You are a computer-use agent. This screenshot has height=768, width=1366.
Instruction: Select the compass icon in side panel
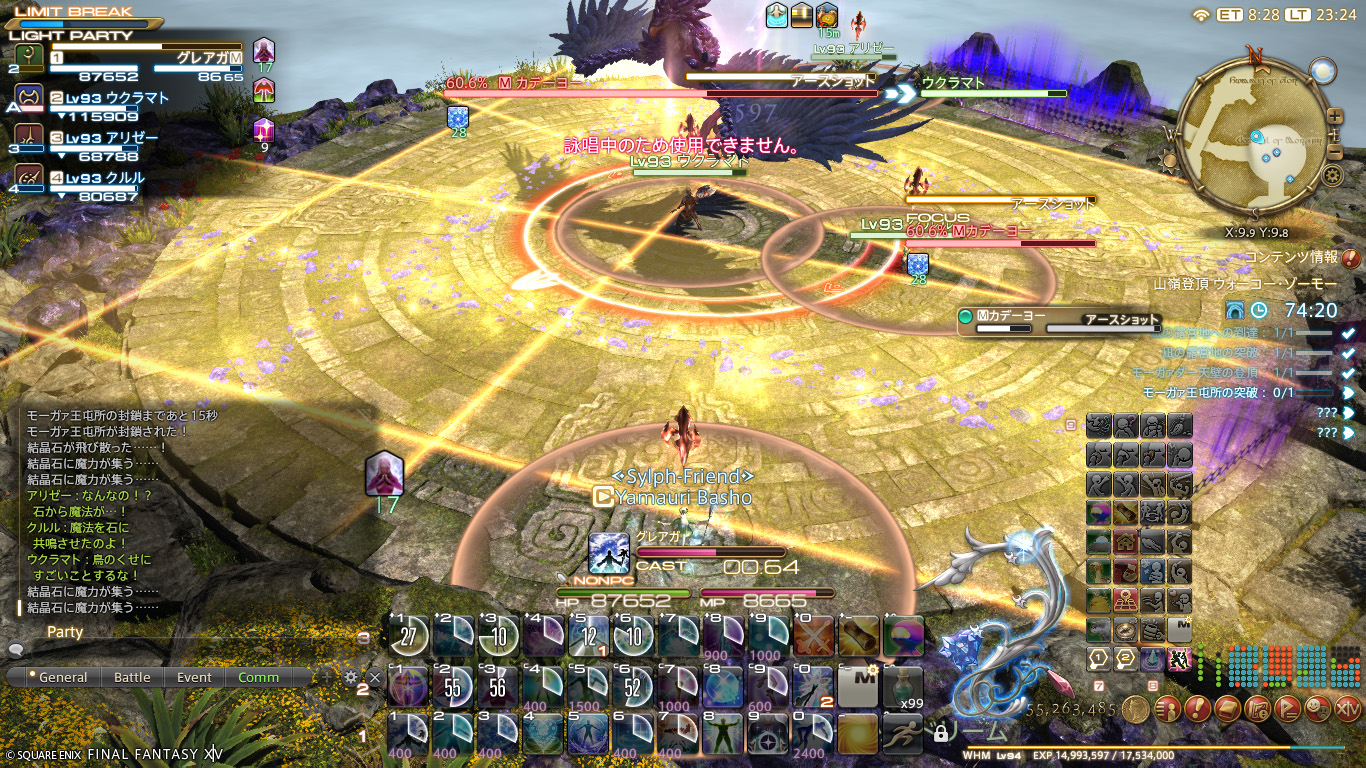pos(1125,629)
